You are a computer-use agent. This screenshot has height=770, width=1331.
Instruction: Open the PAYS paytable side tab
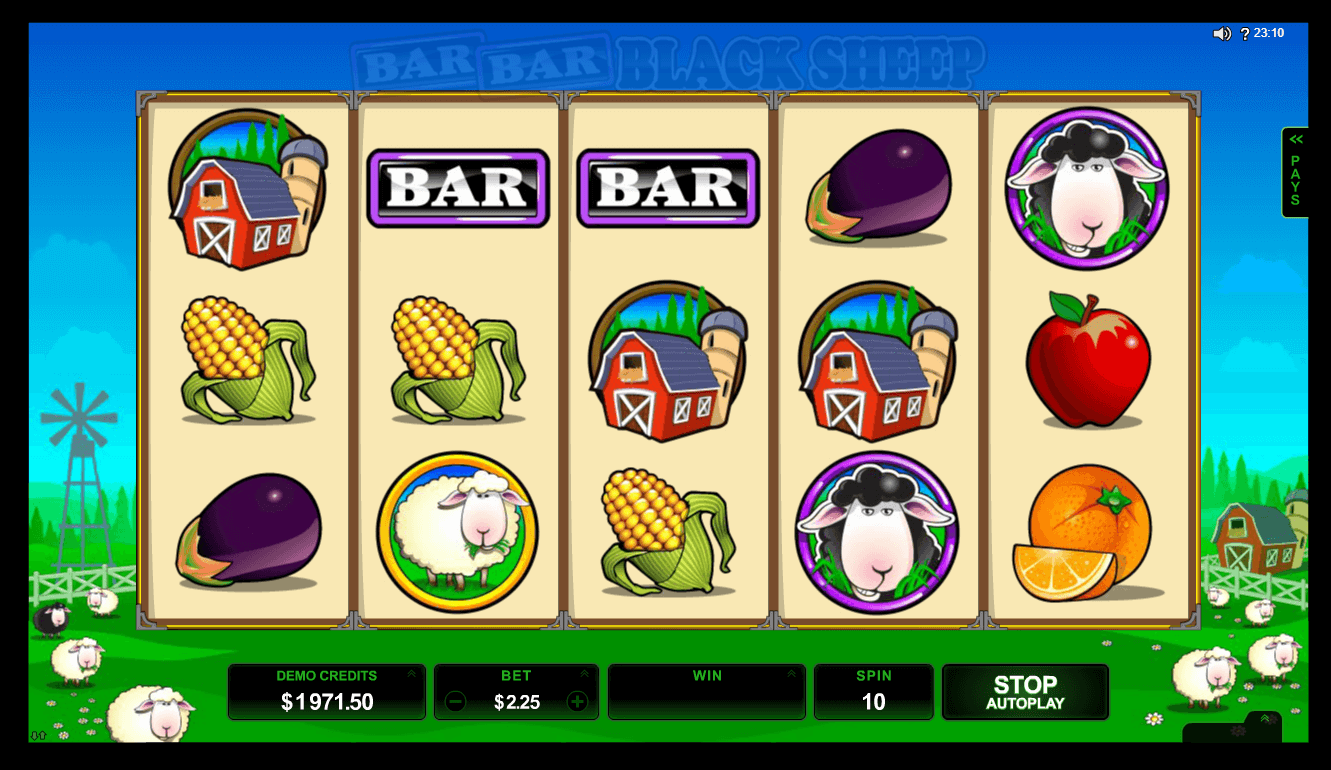pos(1295,173)
